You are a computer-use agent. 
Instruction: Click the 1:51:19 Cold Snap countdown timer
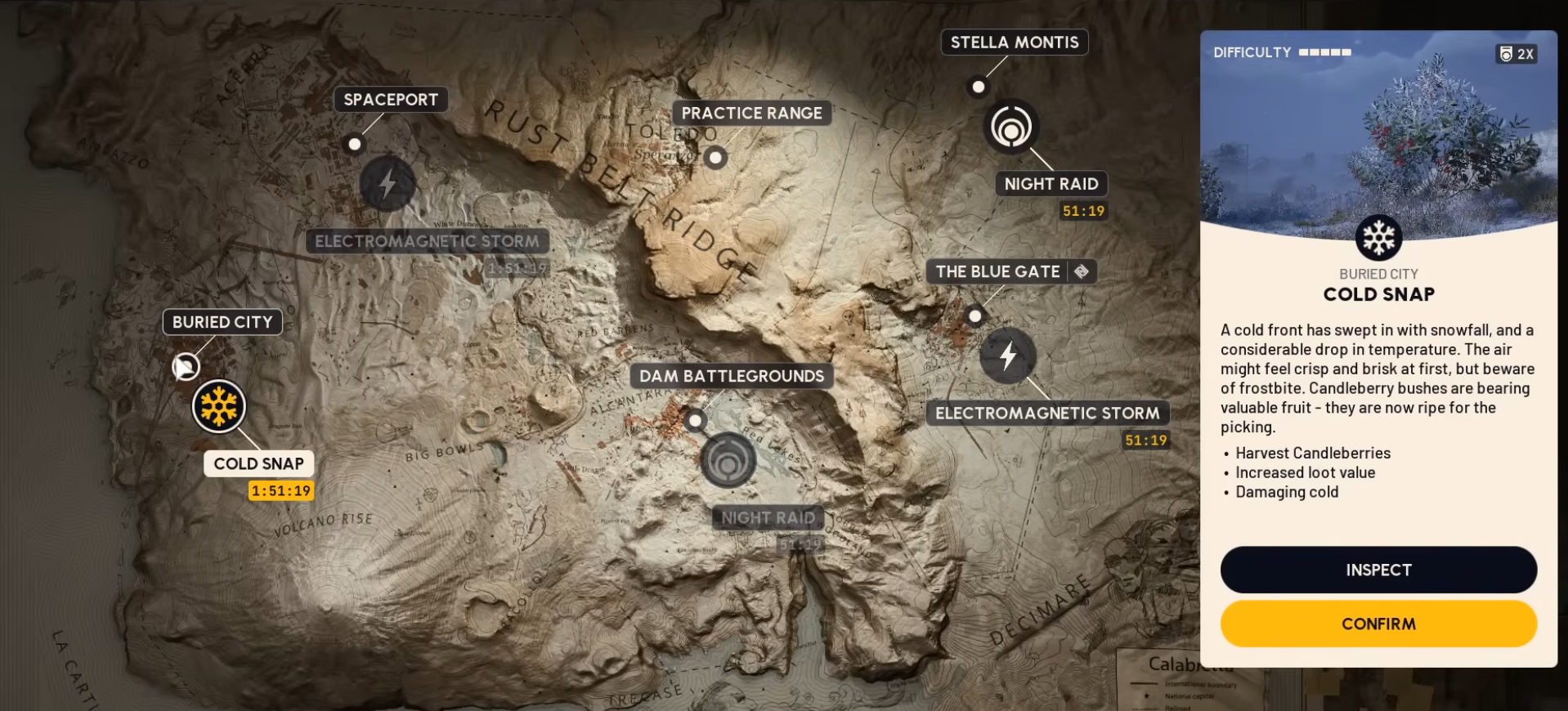(x=280, y=490)
